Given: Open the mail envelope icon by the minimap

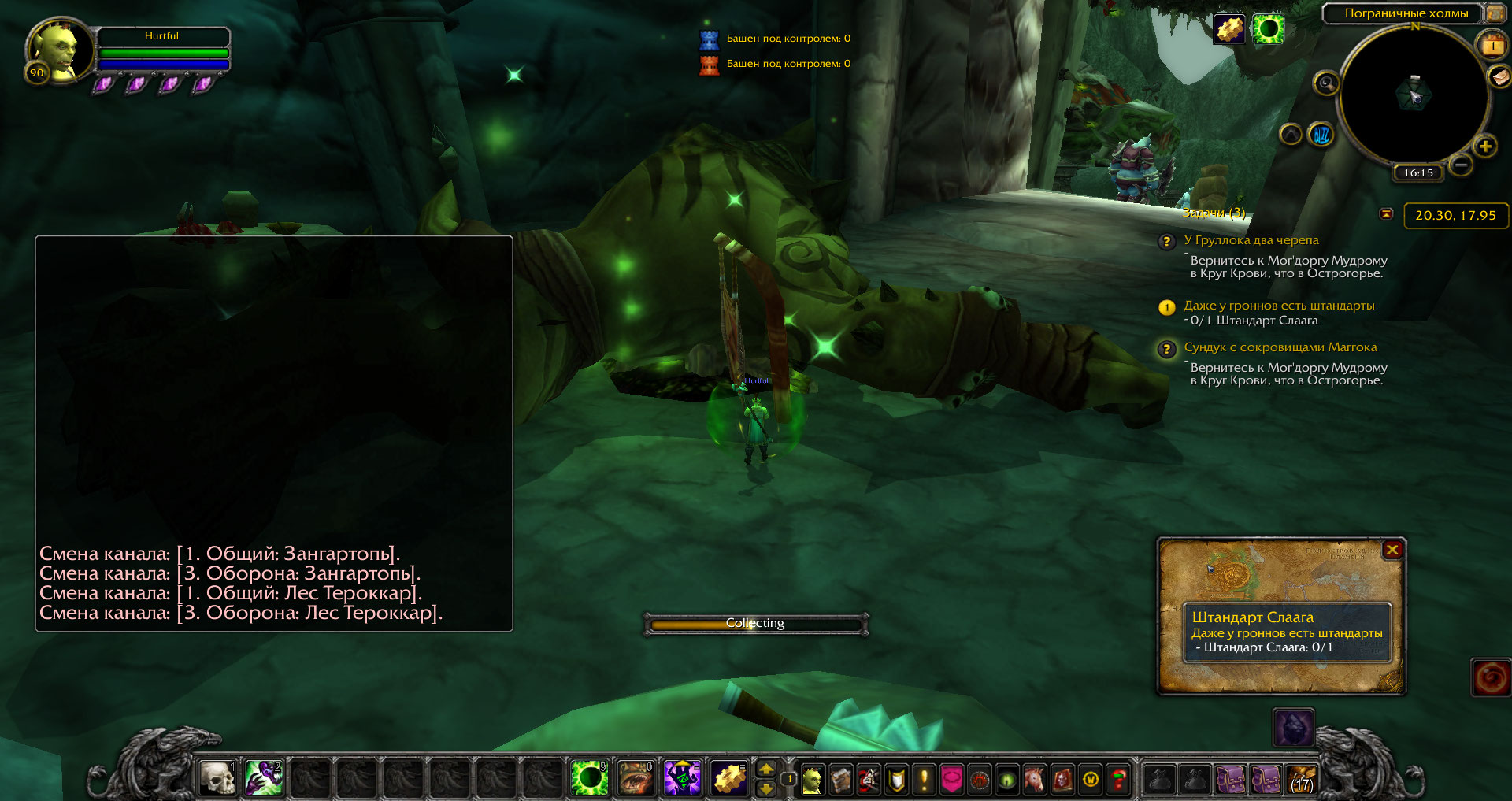Looking at the screenshot, I should point(1499,76).
